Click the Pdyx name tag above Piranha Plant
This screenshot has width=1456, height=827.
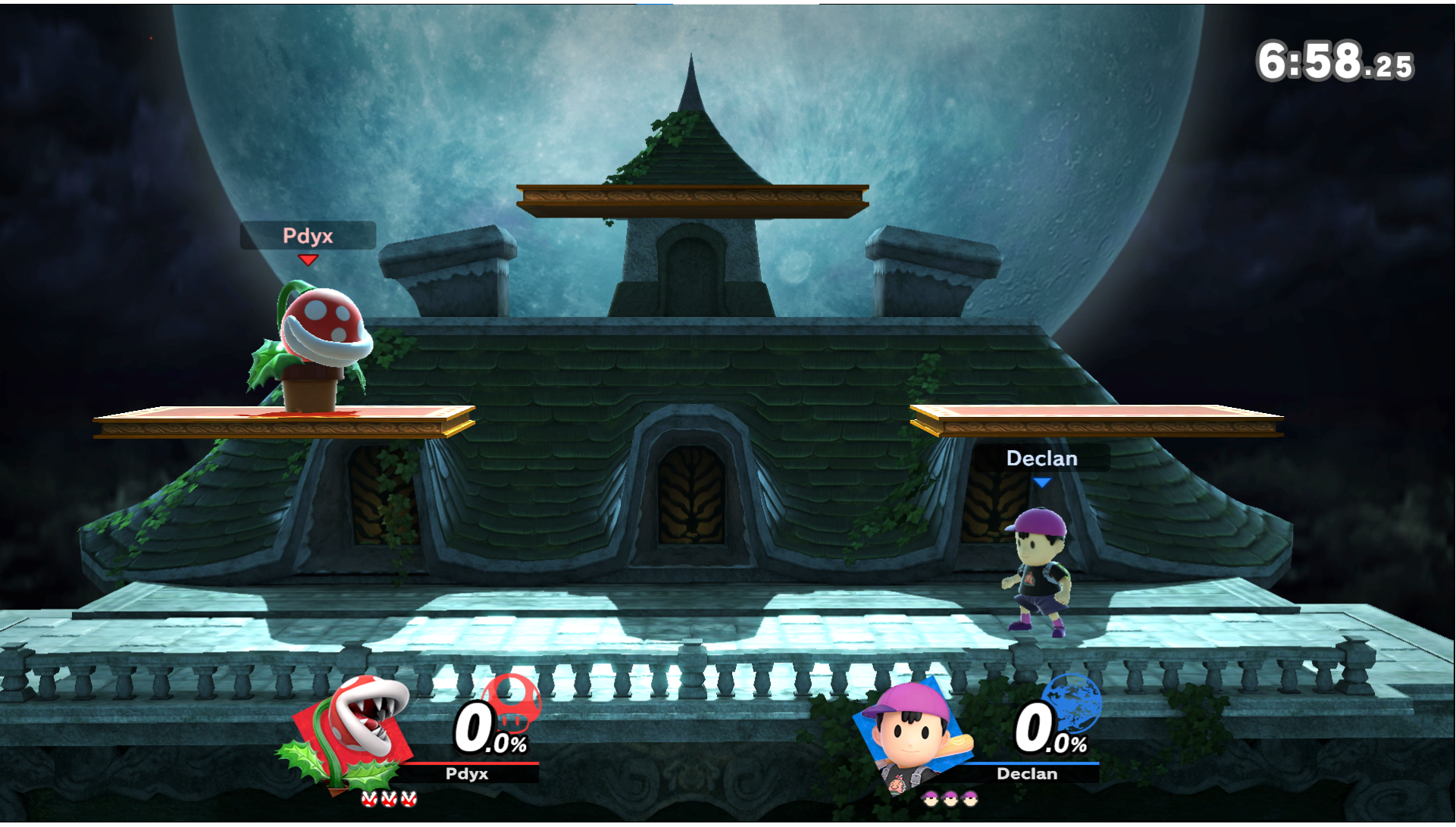pos(308,236)
